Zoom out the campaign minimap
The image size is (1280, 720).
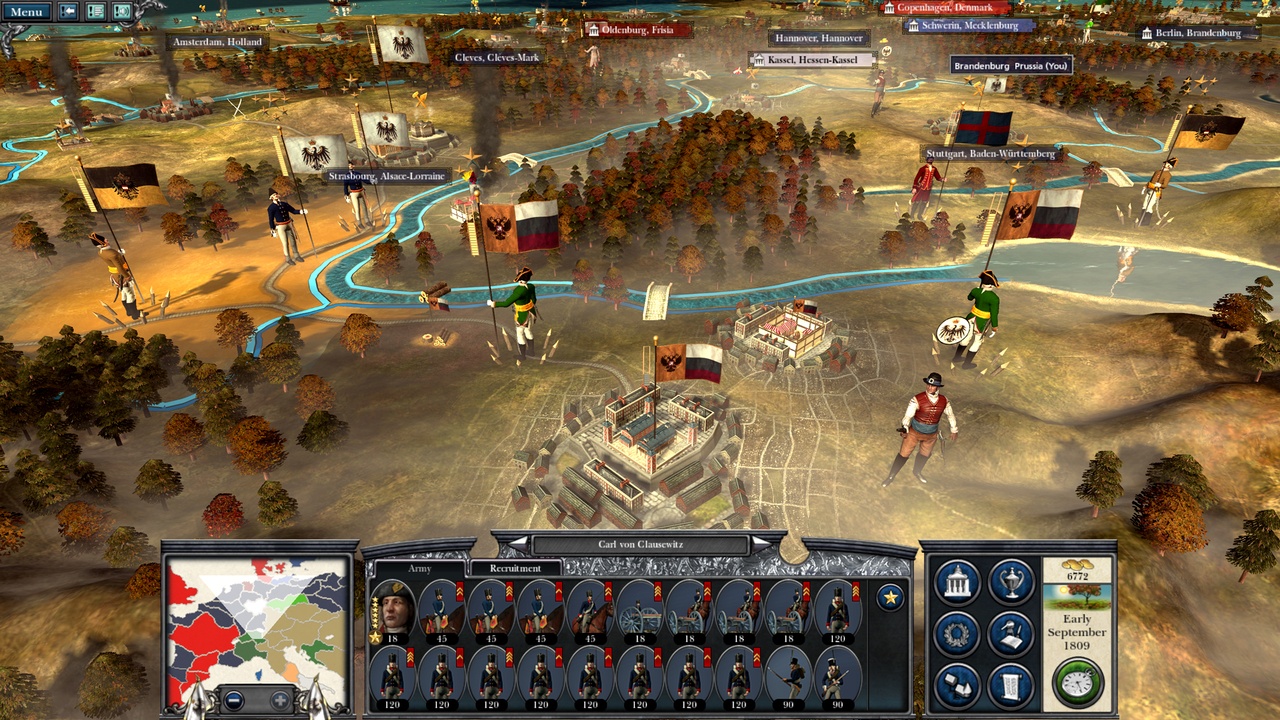pos(233,700)
